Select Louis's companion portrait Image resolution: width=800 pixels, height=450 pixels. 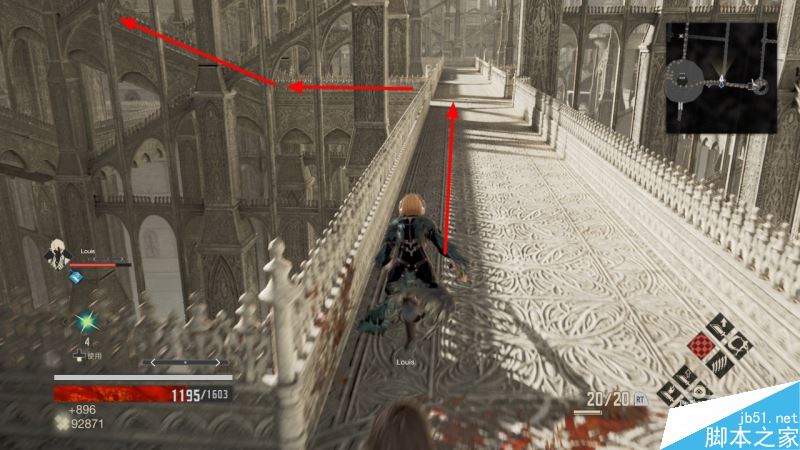[57, 254]
